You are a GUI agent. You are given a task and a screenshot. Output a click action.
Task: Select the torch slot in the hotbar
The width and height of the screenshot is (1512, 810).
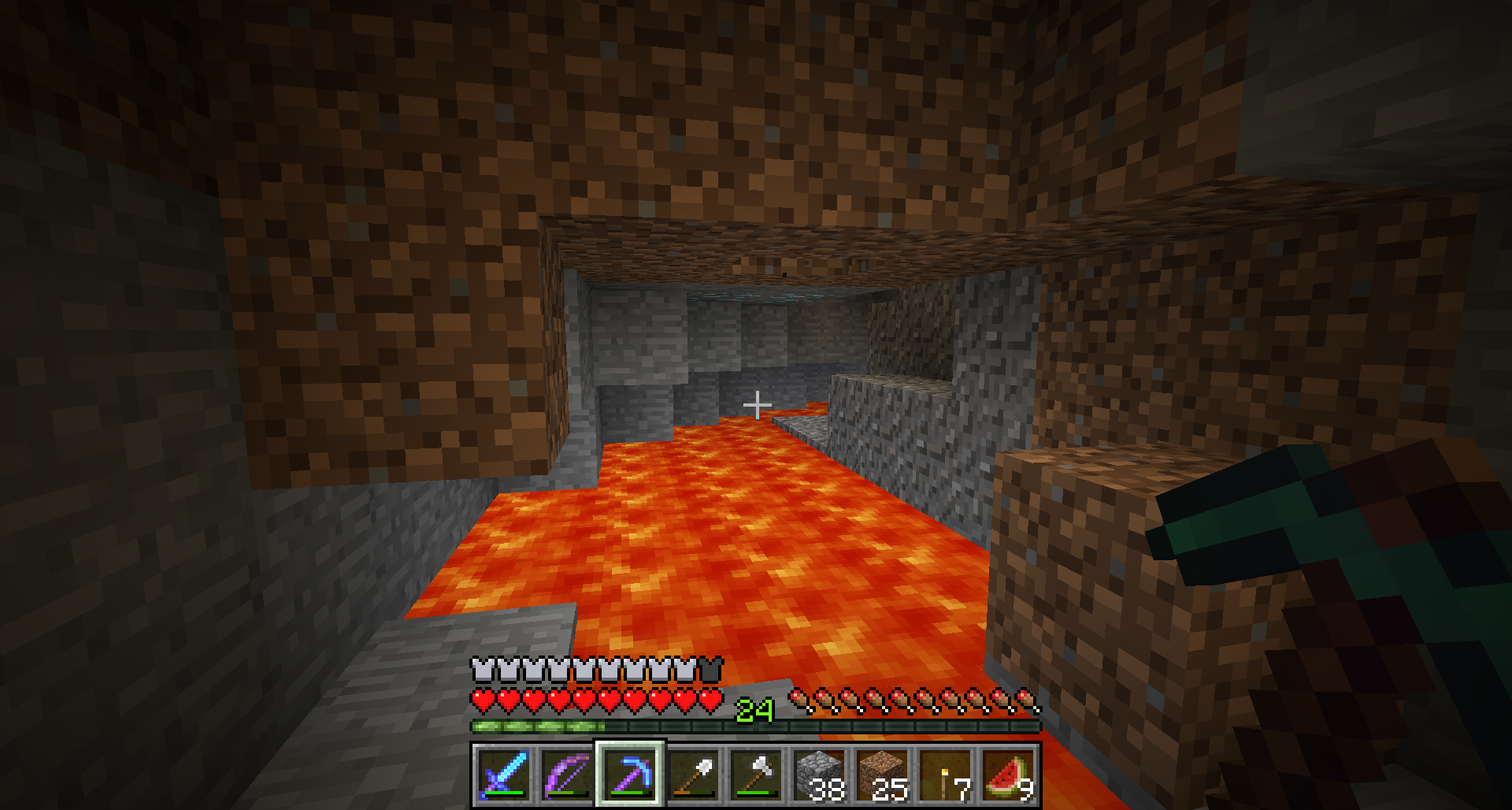945,775
